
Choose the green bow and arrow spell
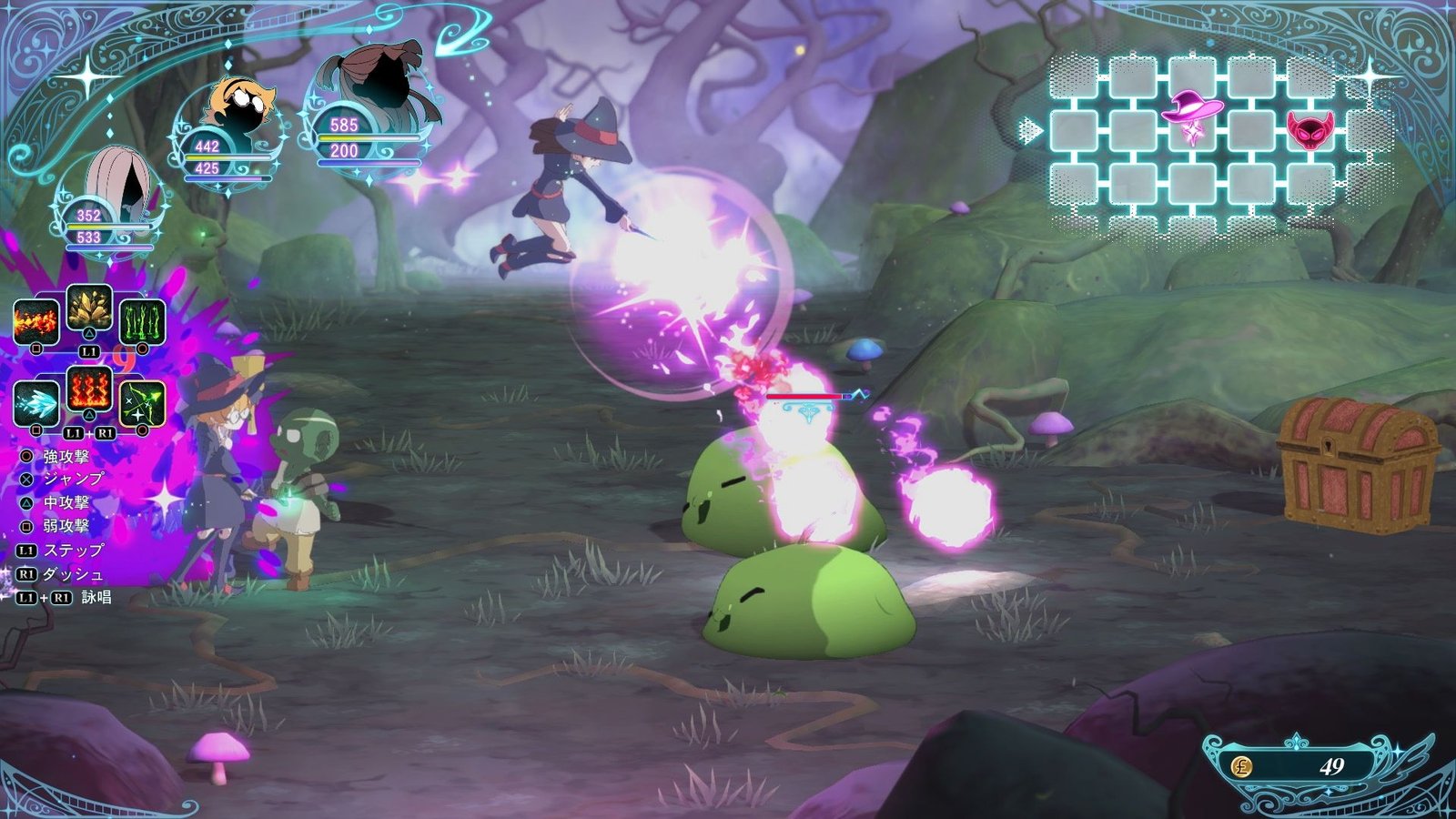pyautogui.click(x=143, y=403)
